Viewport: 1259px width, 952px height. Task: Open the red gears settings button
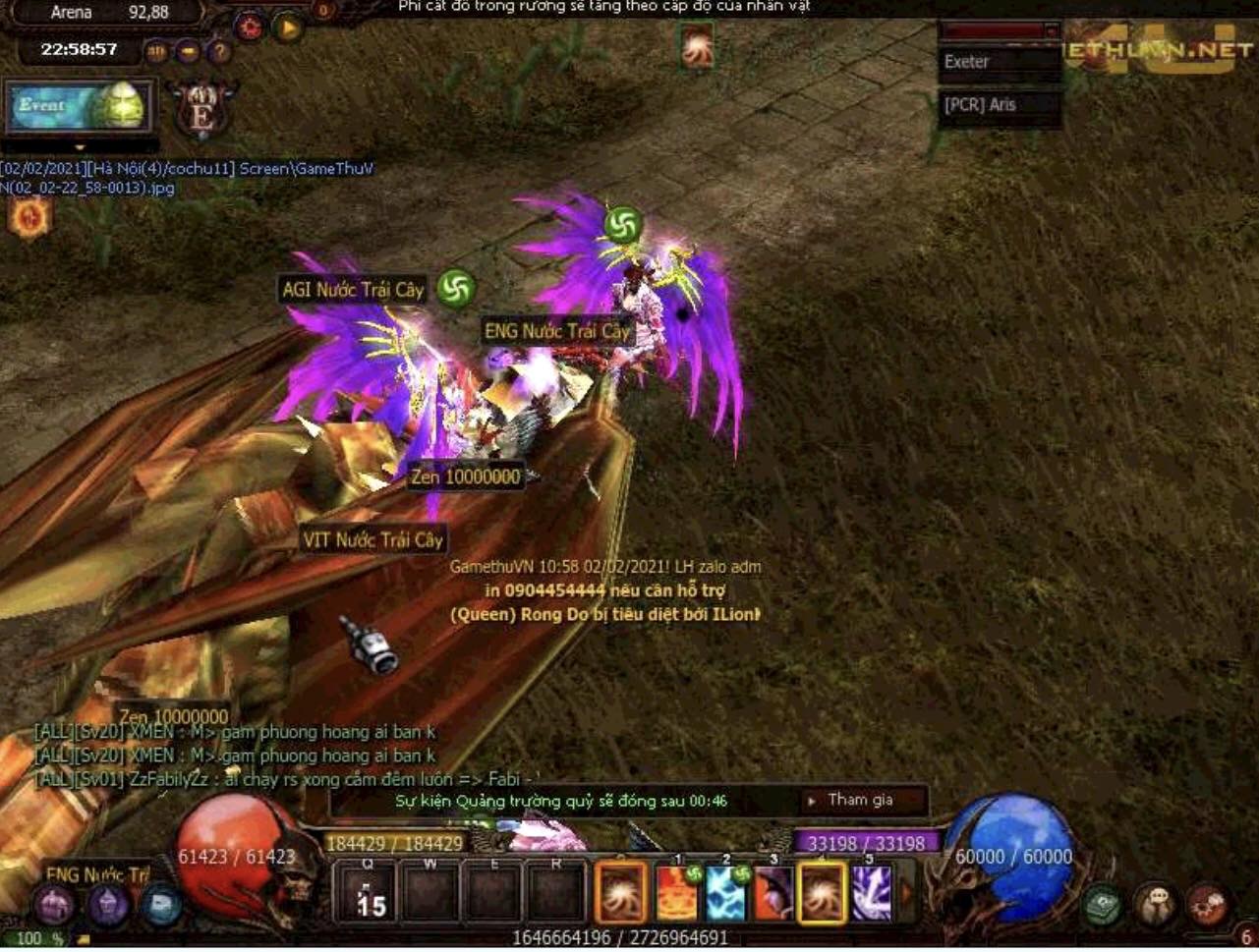point(1207,904)
